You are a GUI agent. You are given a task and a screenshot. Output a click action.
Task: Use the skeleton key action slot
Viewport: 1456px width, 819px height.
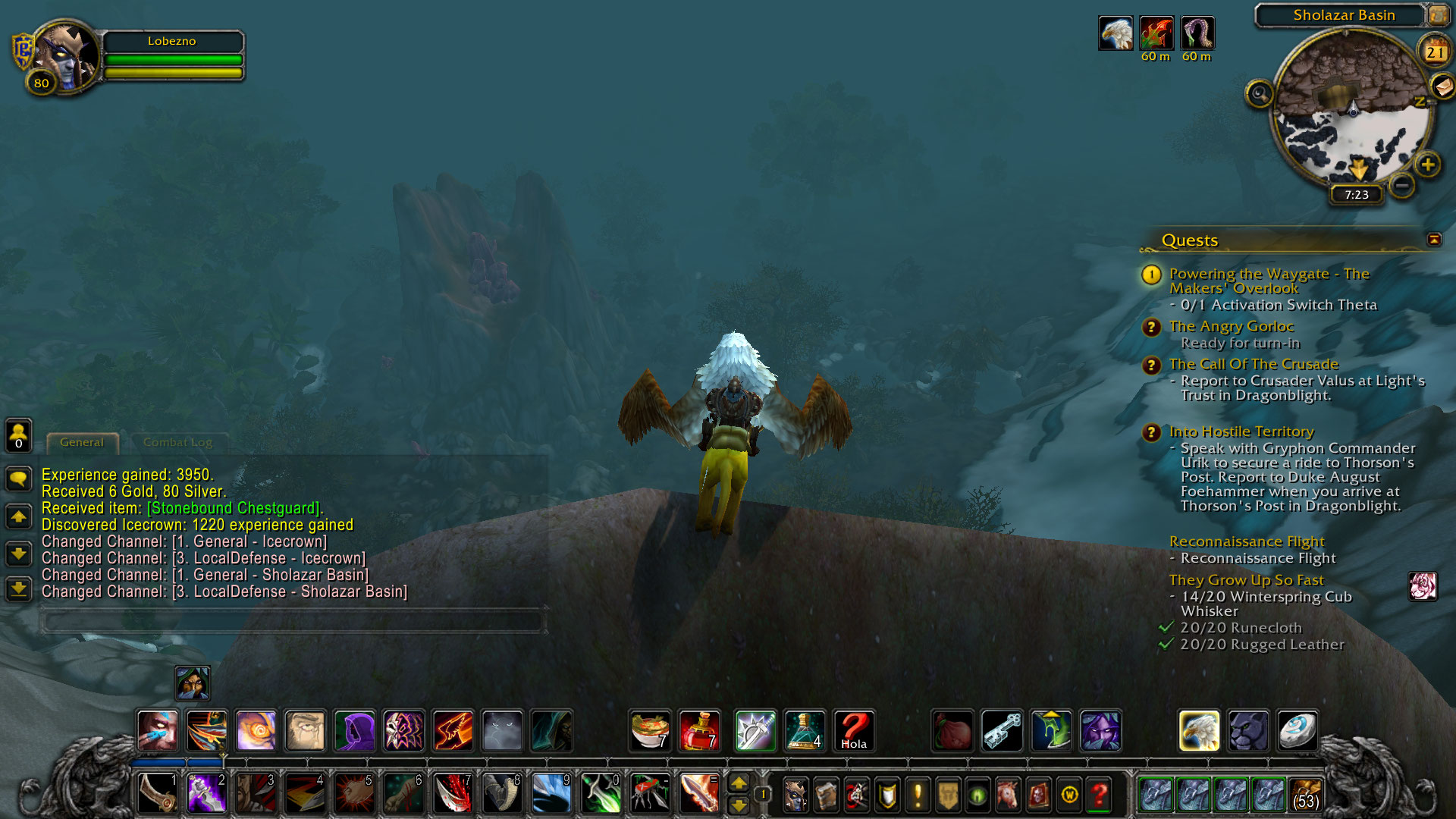(1002, 730)
